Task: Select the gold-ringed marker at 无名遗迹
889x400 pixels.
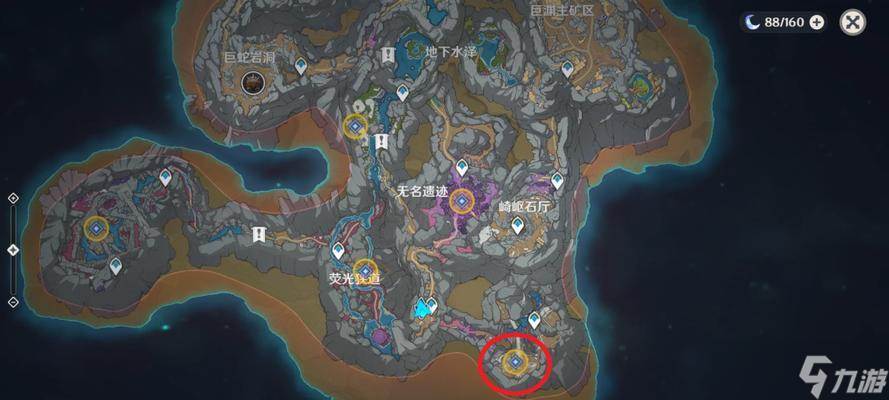Action: [461, 202]
